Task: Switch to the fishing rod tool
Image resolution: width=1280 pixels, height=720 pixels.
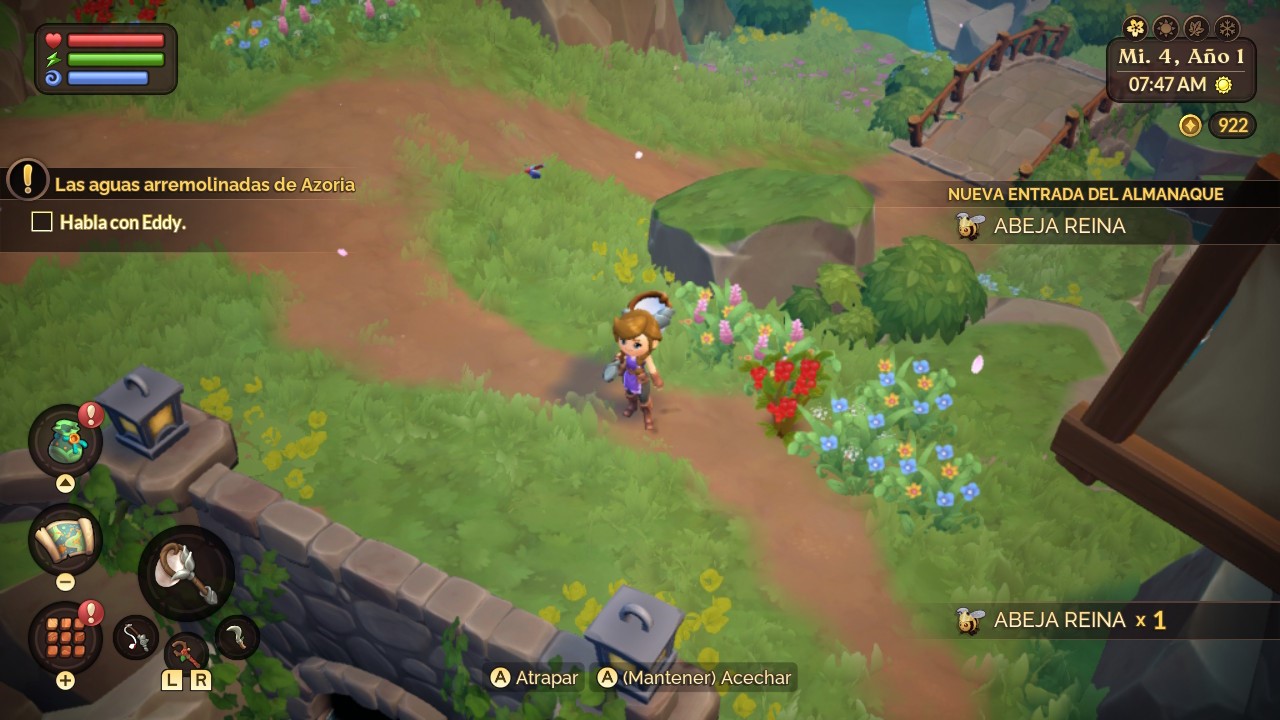Action: tap(136, 637)
